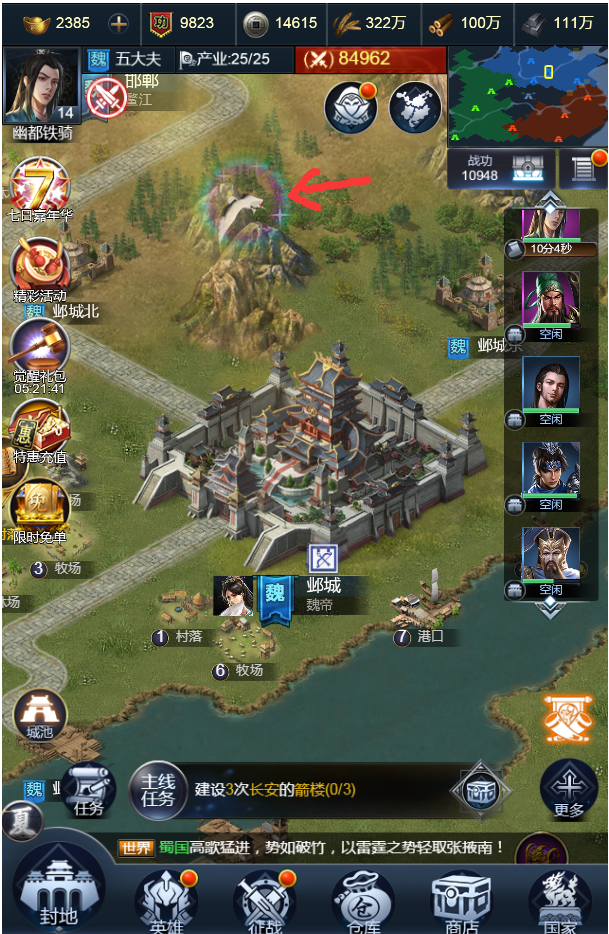Open the world minimap

[526, 95]
